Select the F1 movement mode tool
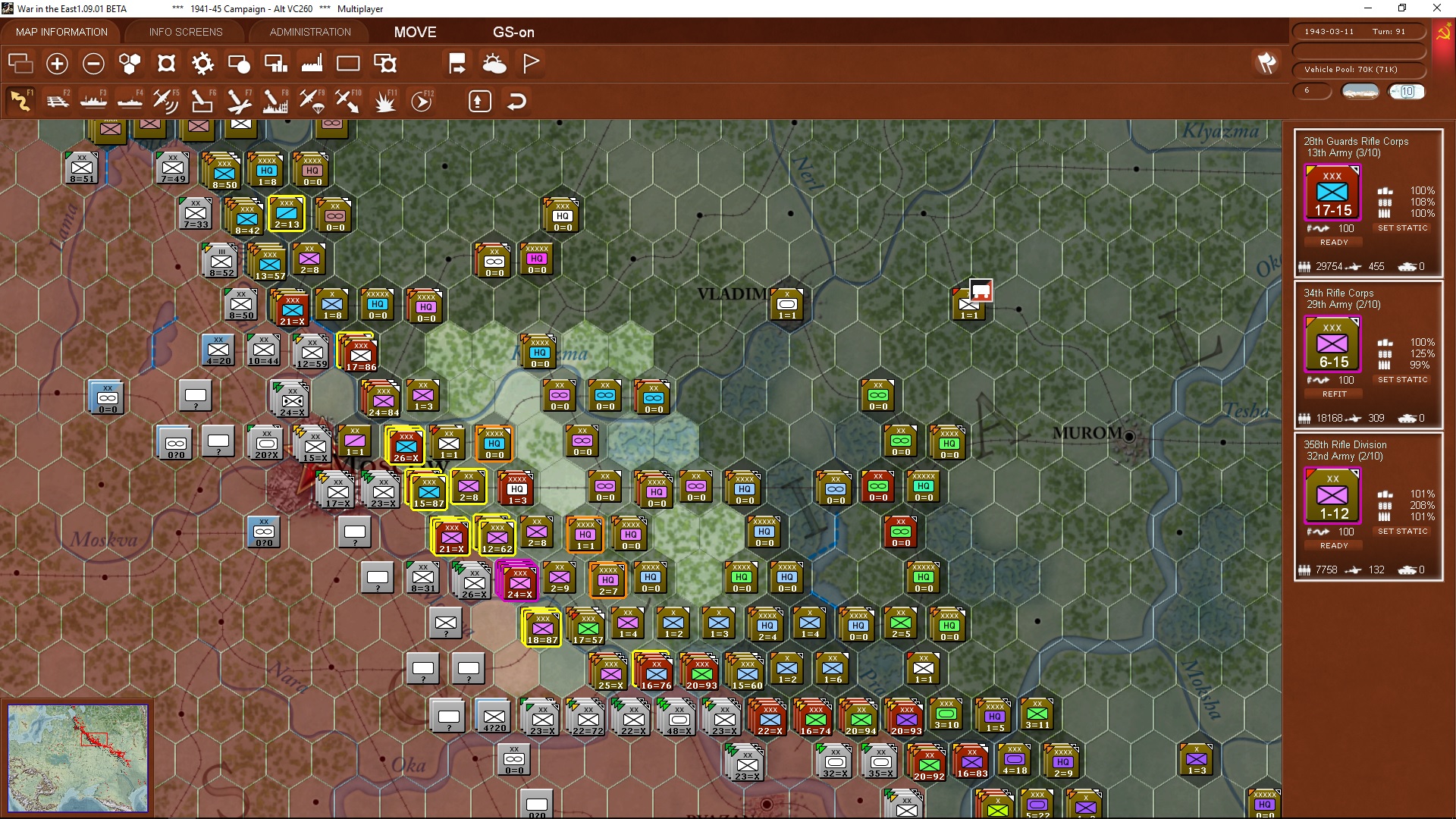The height and width of the screenshot is (819, 1456). tap(20, 100)
